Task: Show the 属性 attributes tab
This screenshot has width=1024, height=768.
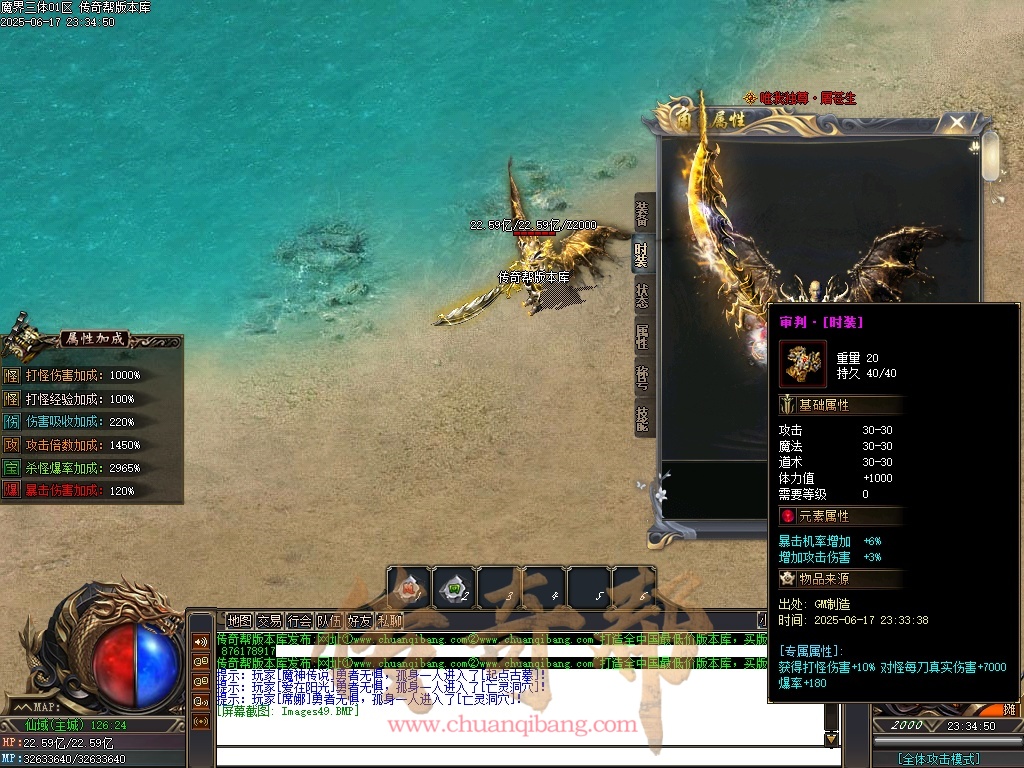Action: click(643, 336)
